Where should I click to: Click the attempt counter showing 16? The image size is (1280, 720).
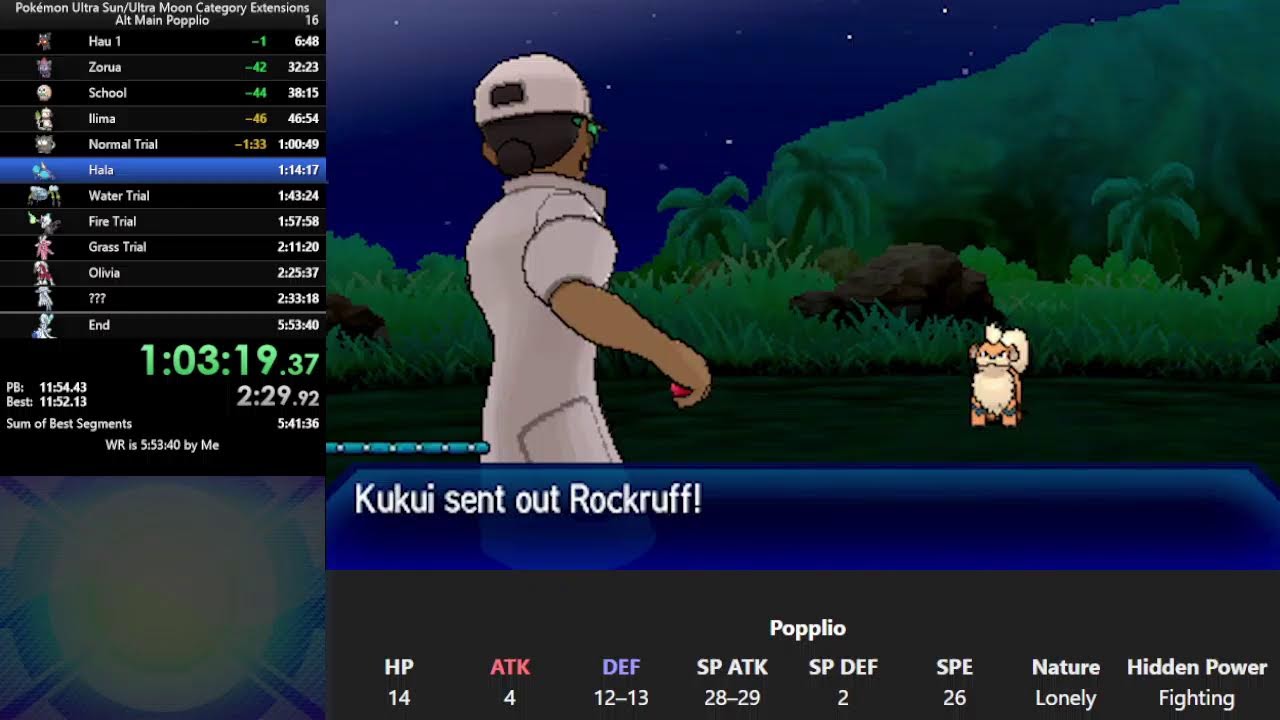pyautogui.click(x=310, y=17)
